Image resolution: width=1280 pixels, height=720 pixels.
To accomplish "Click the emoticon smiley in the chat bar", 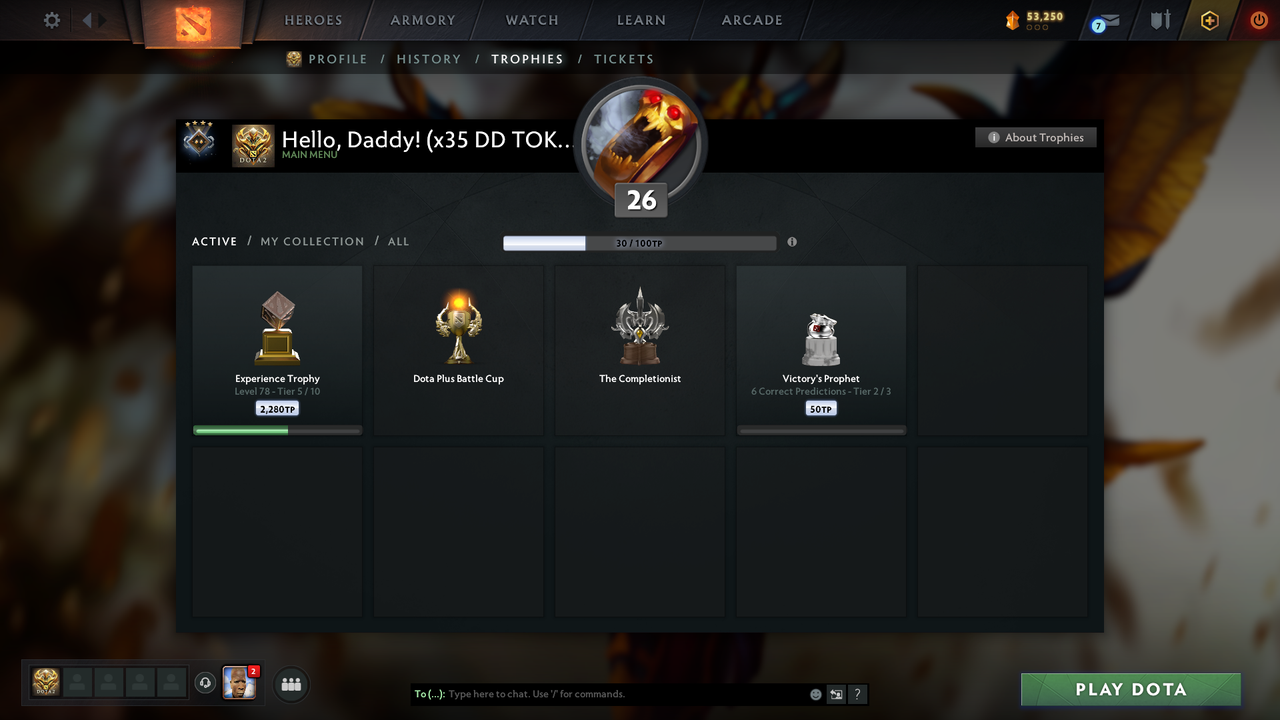I will 815,693.
